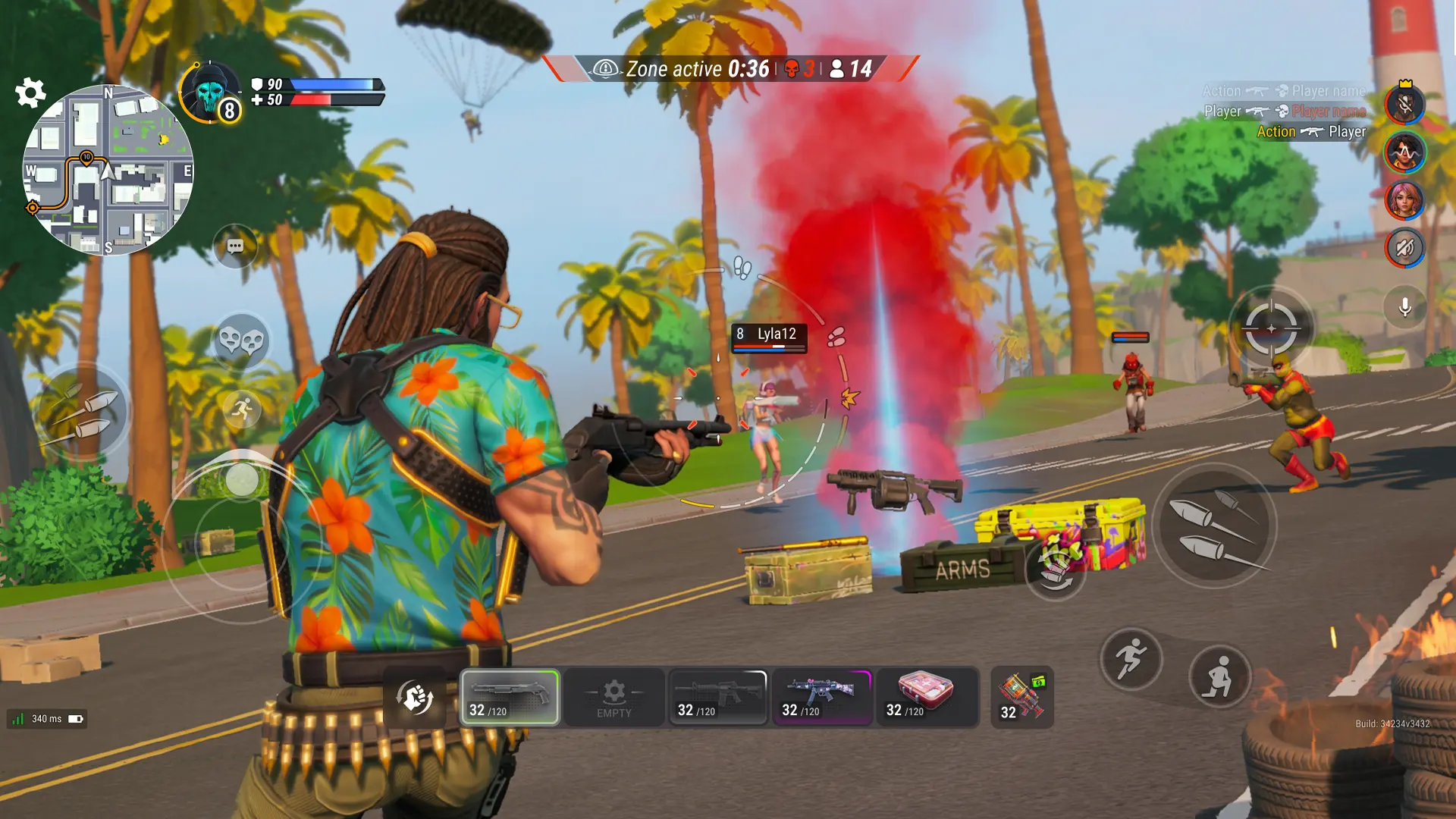Toggle the aim-down-sights crosshair button
Image resolution: width=1456 pixels, height=819 pixels.
[1271, 328]
